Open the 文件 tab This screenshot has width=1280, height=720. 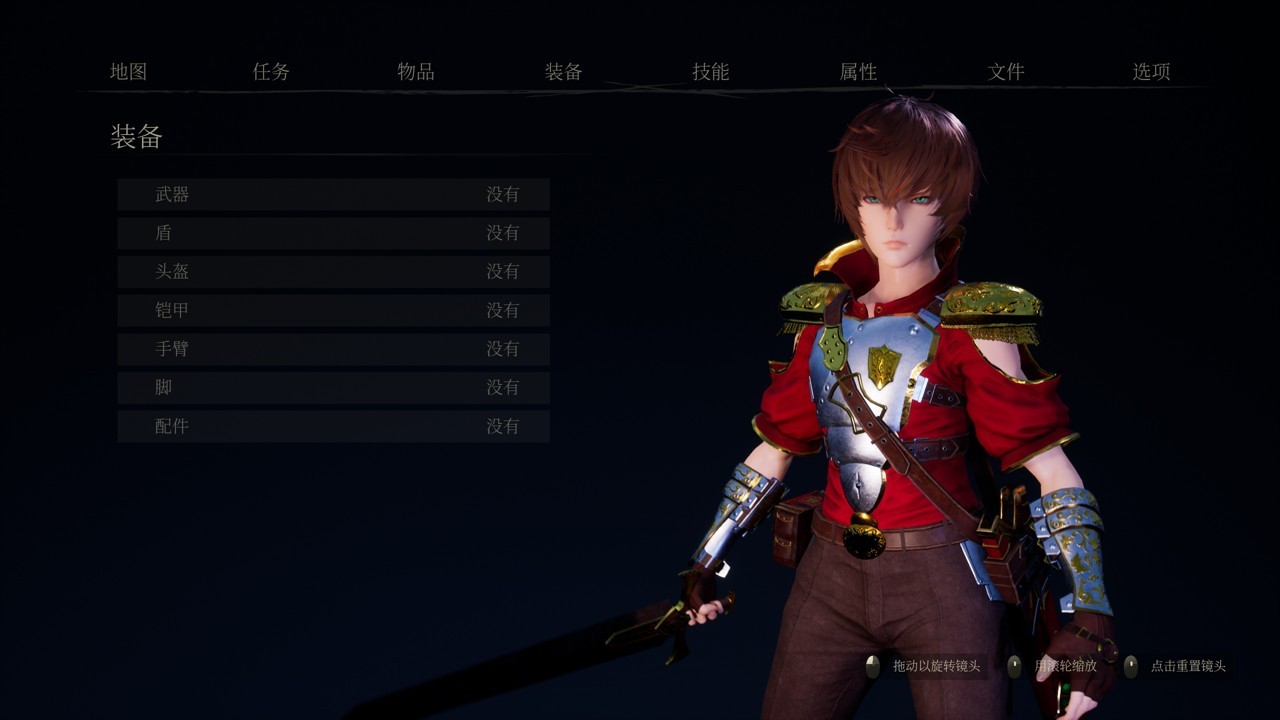[1005, 72]
